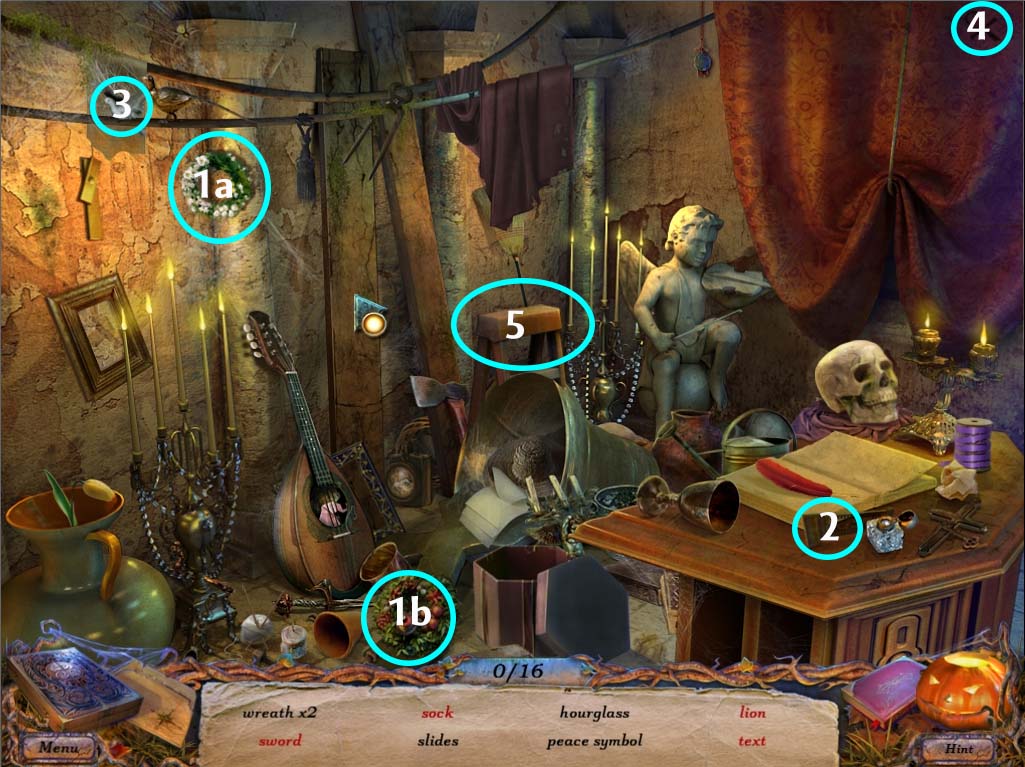Screen dimensions: 1025x767
Task: Select the red "lion" list entry
Action: pyautogui.click(x=752, y=714)
